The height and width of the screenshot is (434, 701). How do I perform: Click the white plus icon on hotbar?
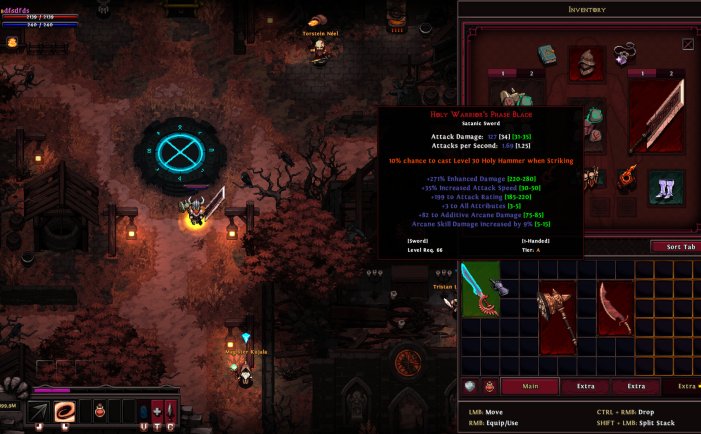coord(157,411)
